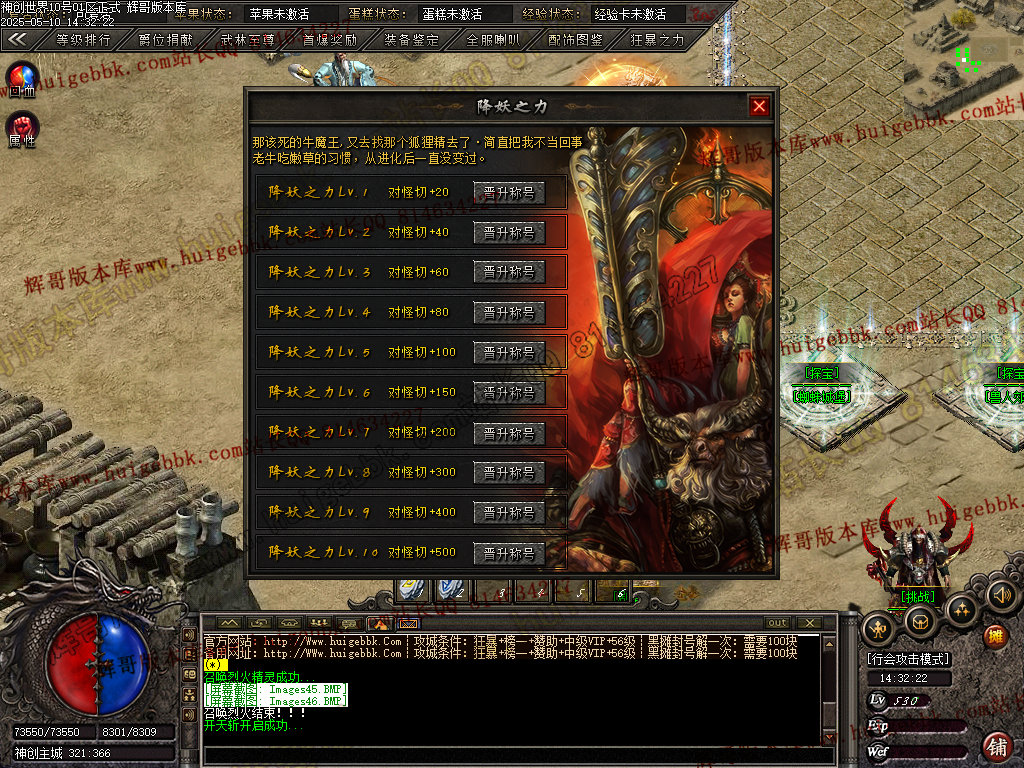Open the 装备鉴定 menu
The width and height of the screenshot is (1024, 768).
click(412, 40)
